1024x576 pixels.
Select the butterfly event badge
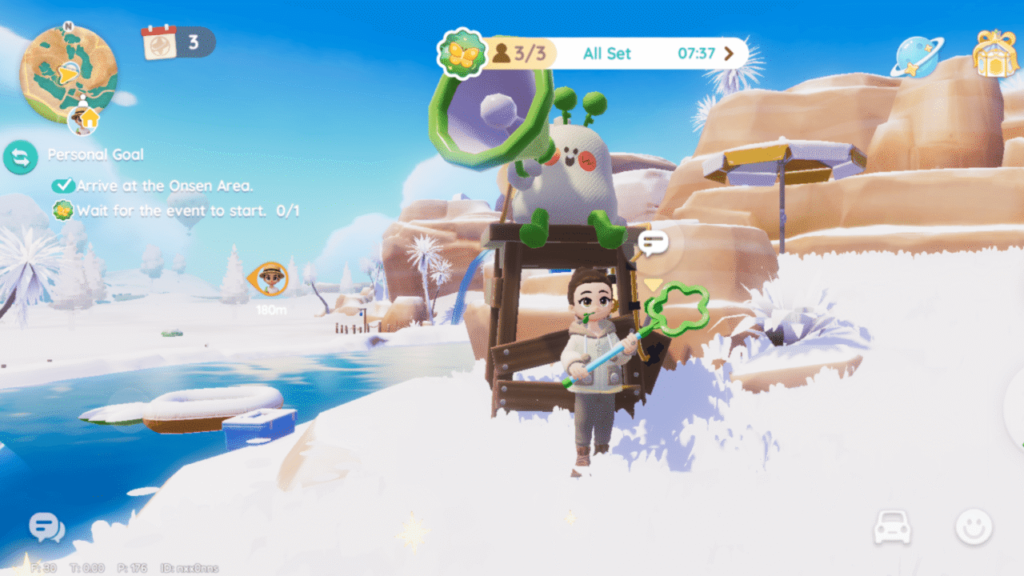coord(461,53)
